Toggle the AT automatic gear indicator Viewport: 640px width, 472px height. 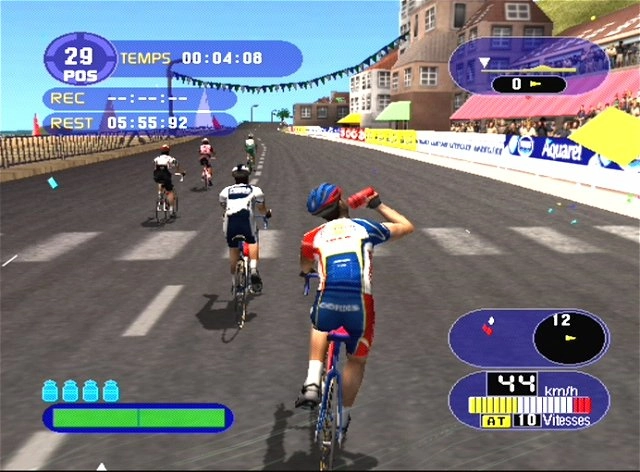tap(495, 421)
